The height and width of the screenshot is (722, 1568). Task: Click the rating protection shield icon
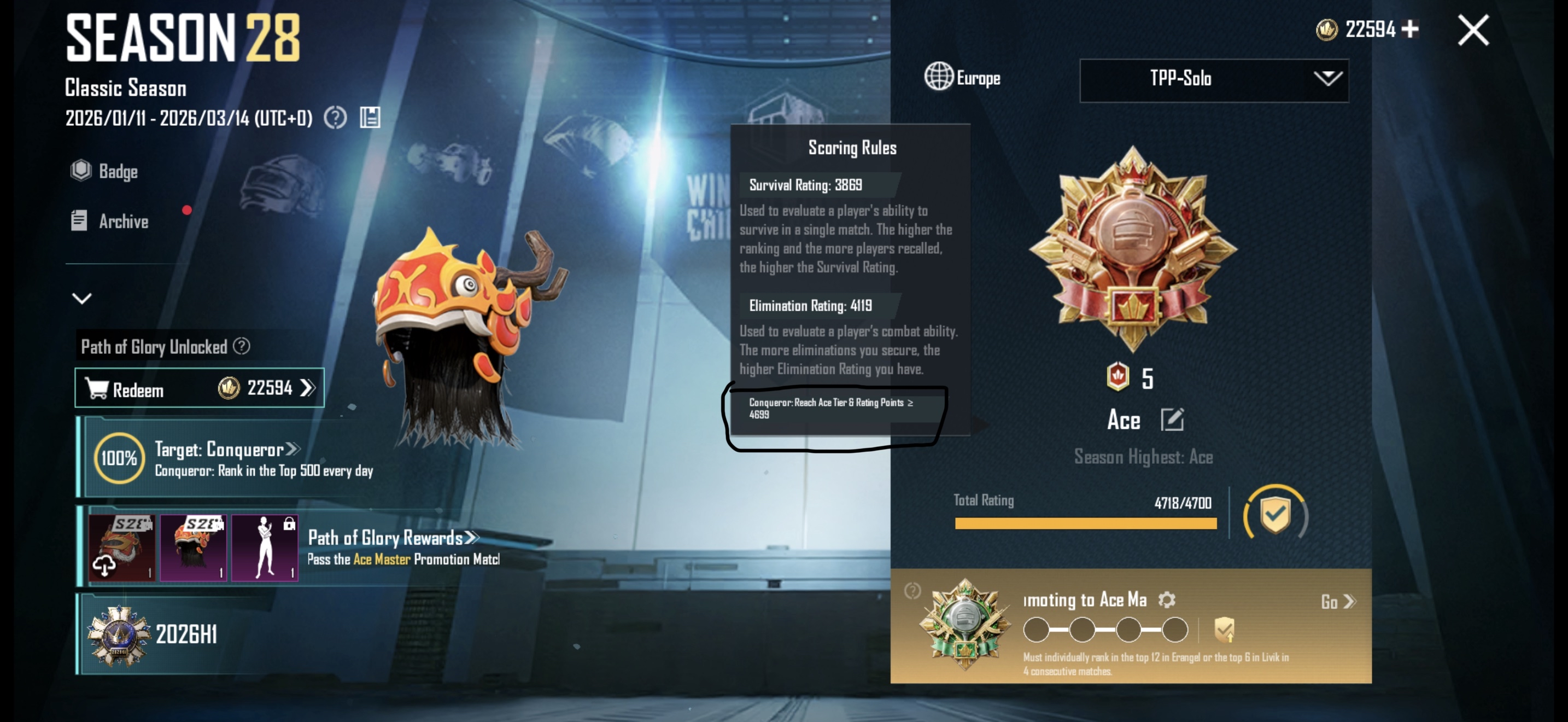tap(1274, 513)
